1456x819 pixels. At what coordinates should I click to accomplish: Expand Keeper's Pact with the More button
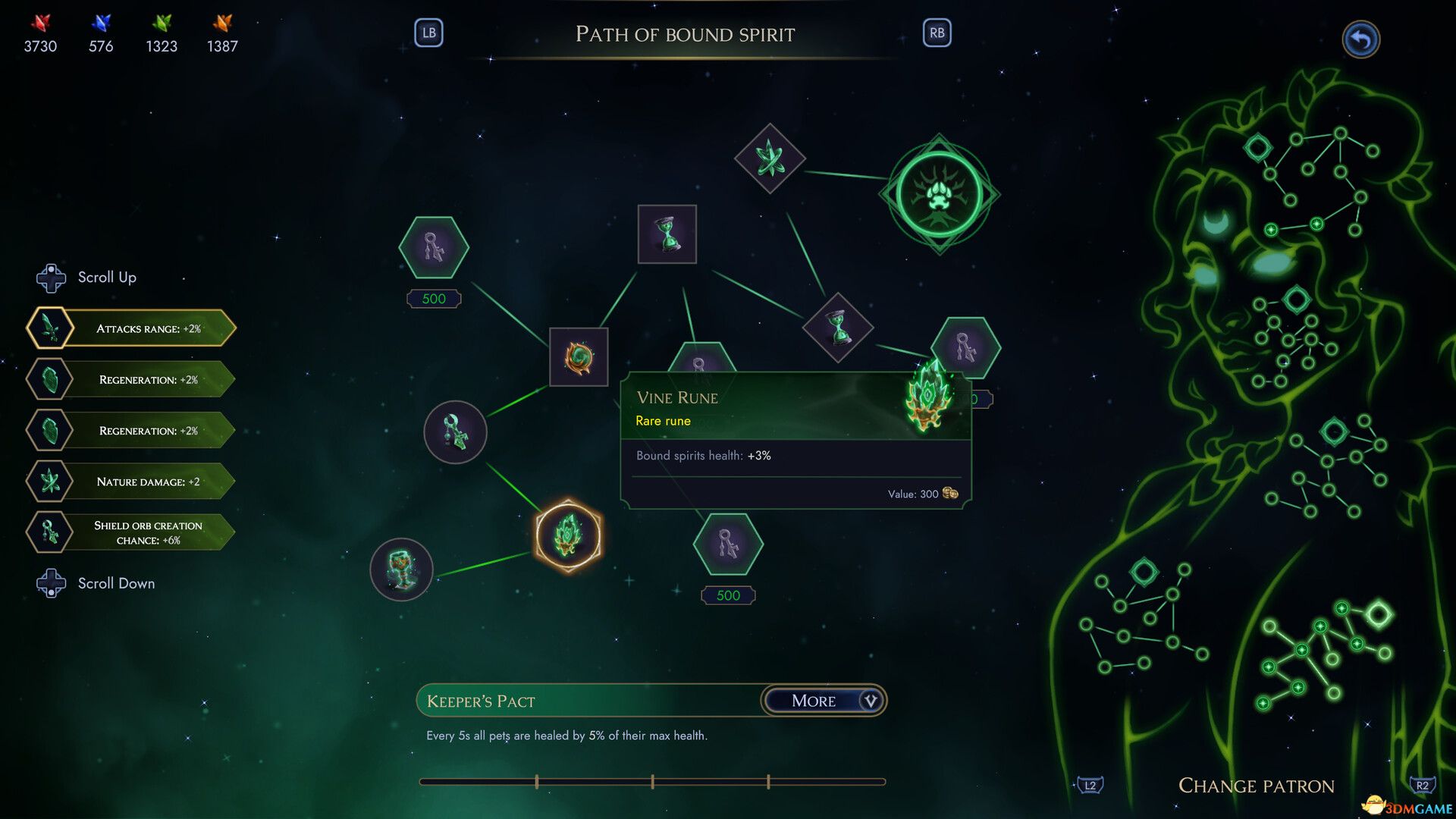pyautogui.click(x=823, y=701)
